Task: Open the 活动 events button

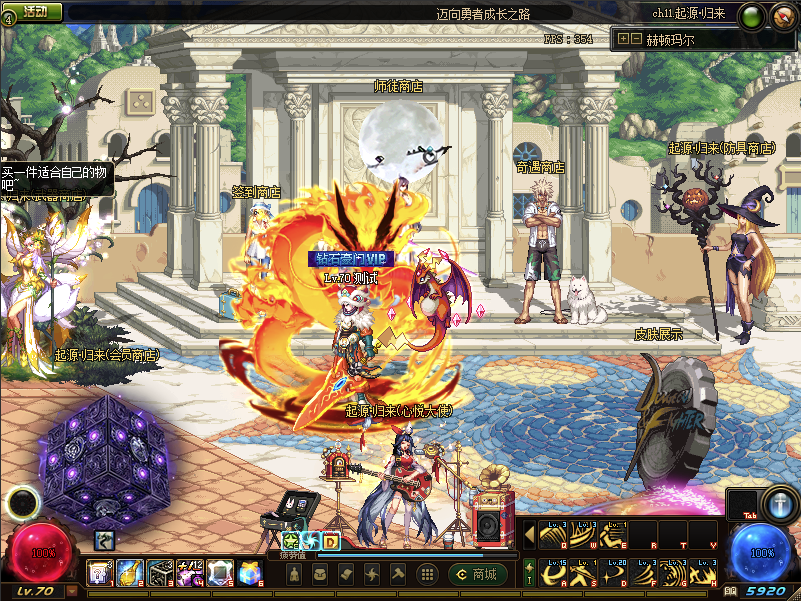Action: 36,12
